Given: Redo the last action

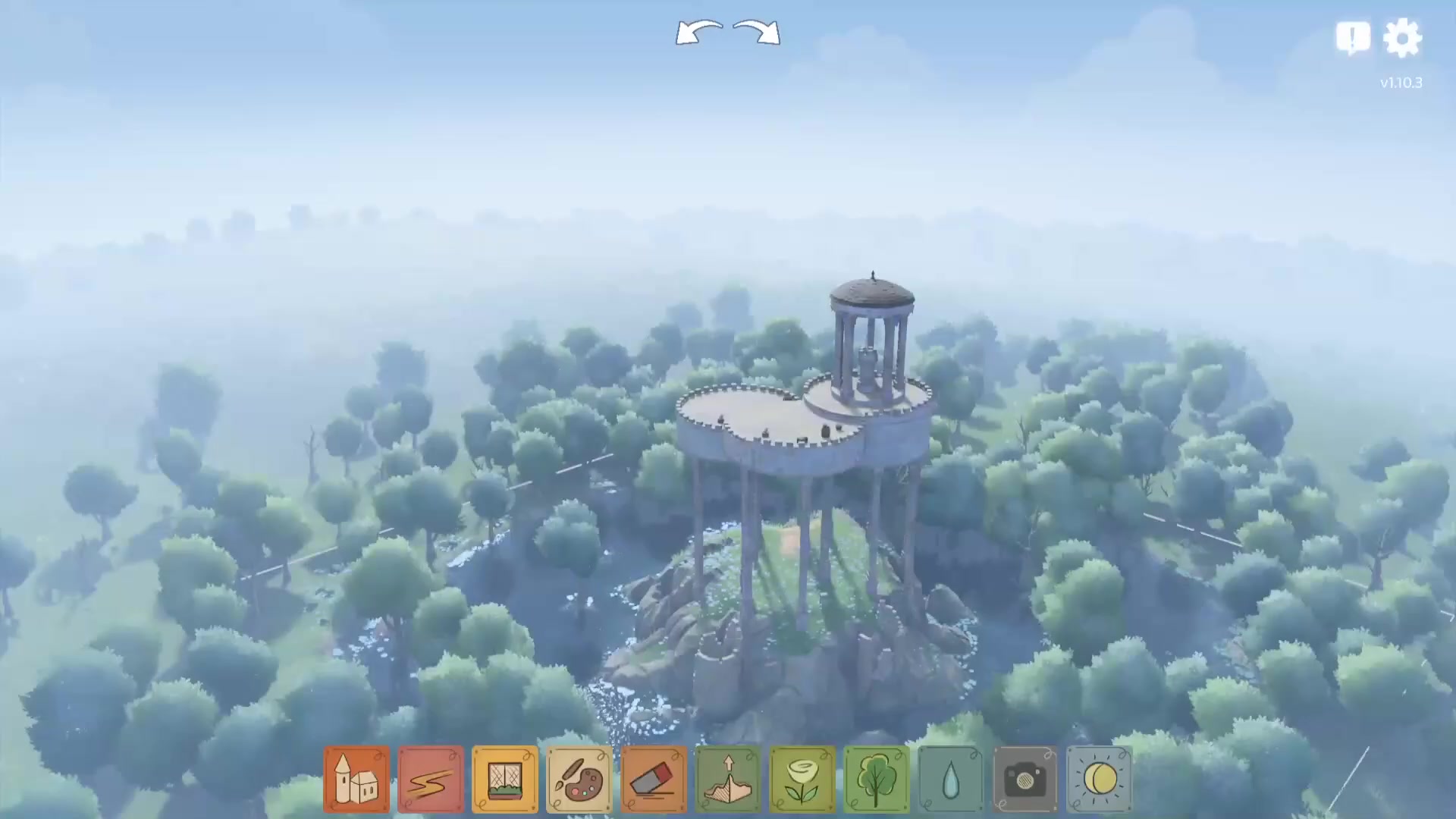Looking at the screenshot, I should pyautogui.click(x=756, y=32).
